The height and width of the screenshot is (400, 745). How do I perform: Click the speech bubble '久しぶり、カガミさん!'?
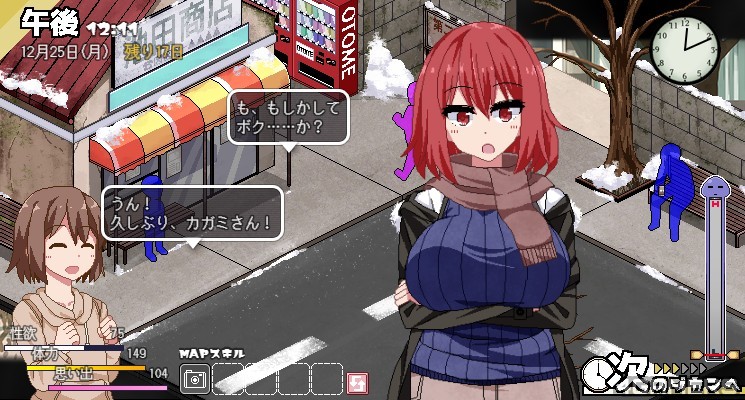pyautogui.click(x=192, y=212)
